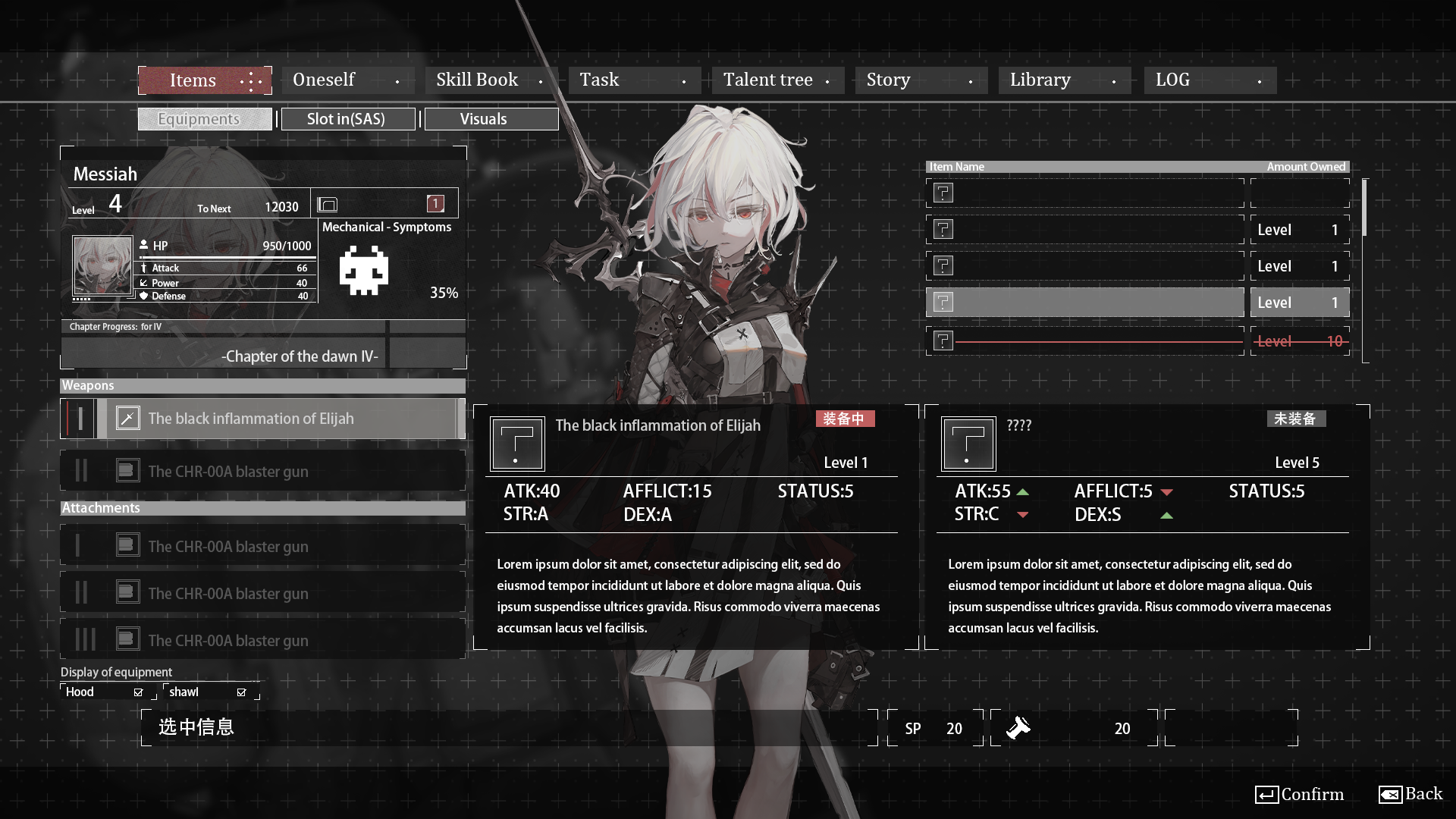The image size is (1456, 819).
Task: Go Back from equipment screen
Action: (x=1410, y=794)
